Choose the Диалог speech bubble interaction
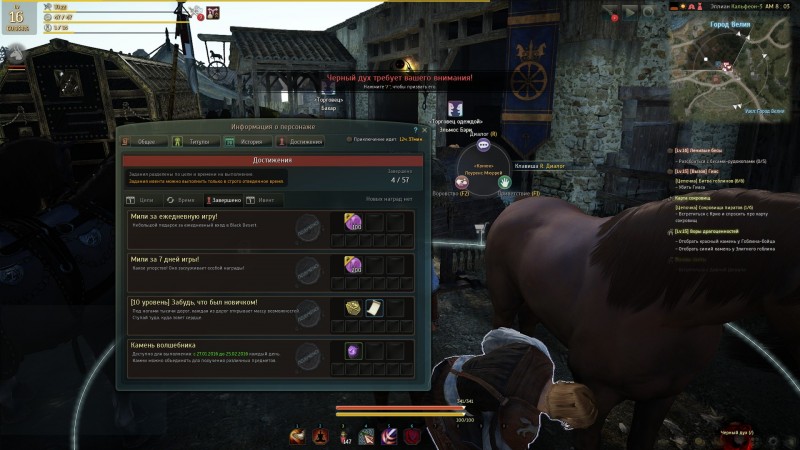This screenshot has height=450, width=800. (485, 145)
